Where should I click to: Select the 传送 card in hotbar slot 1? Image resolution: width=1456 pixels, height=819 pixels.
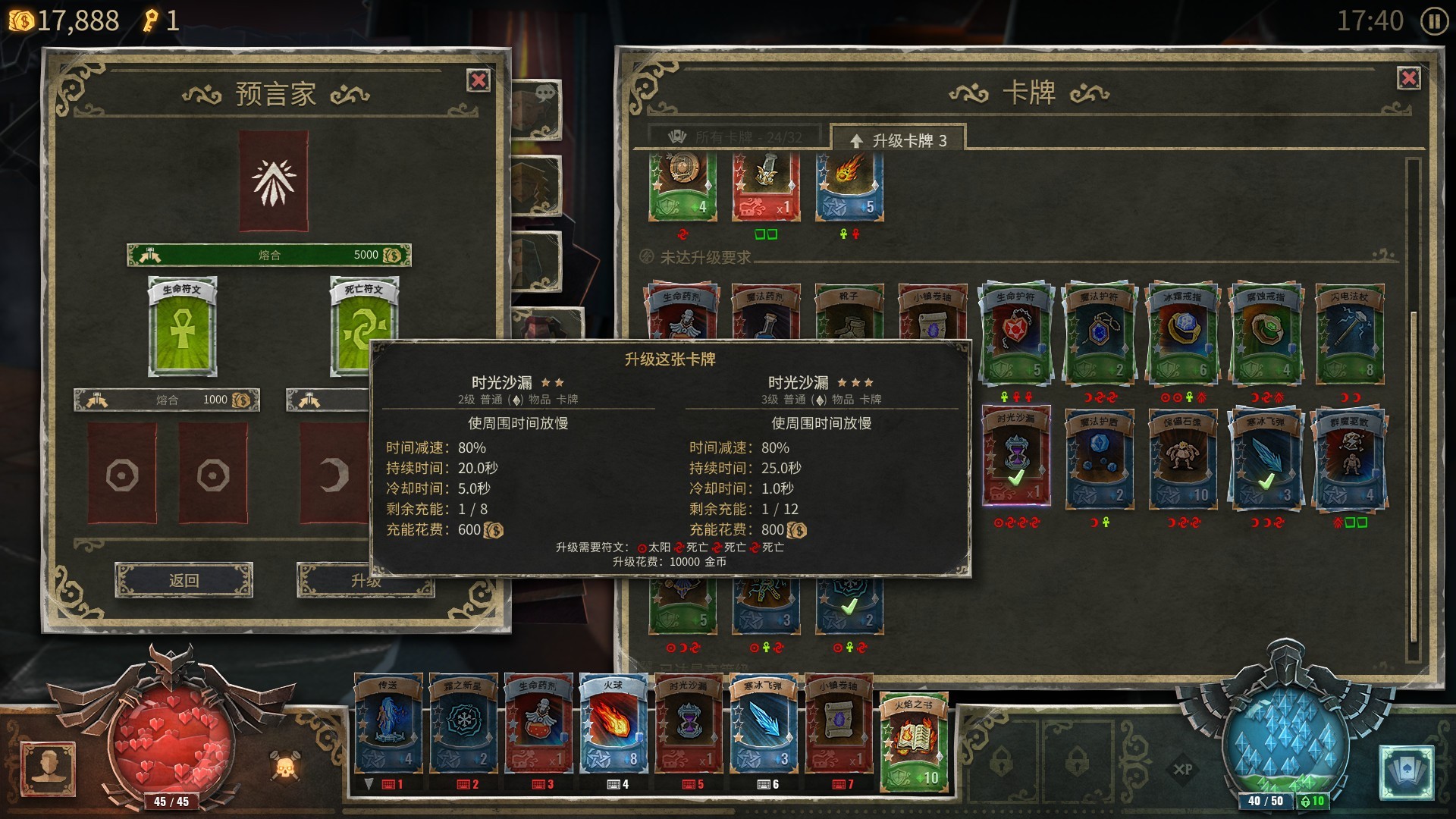[x=388, y=728]
